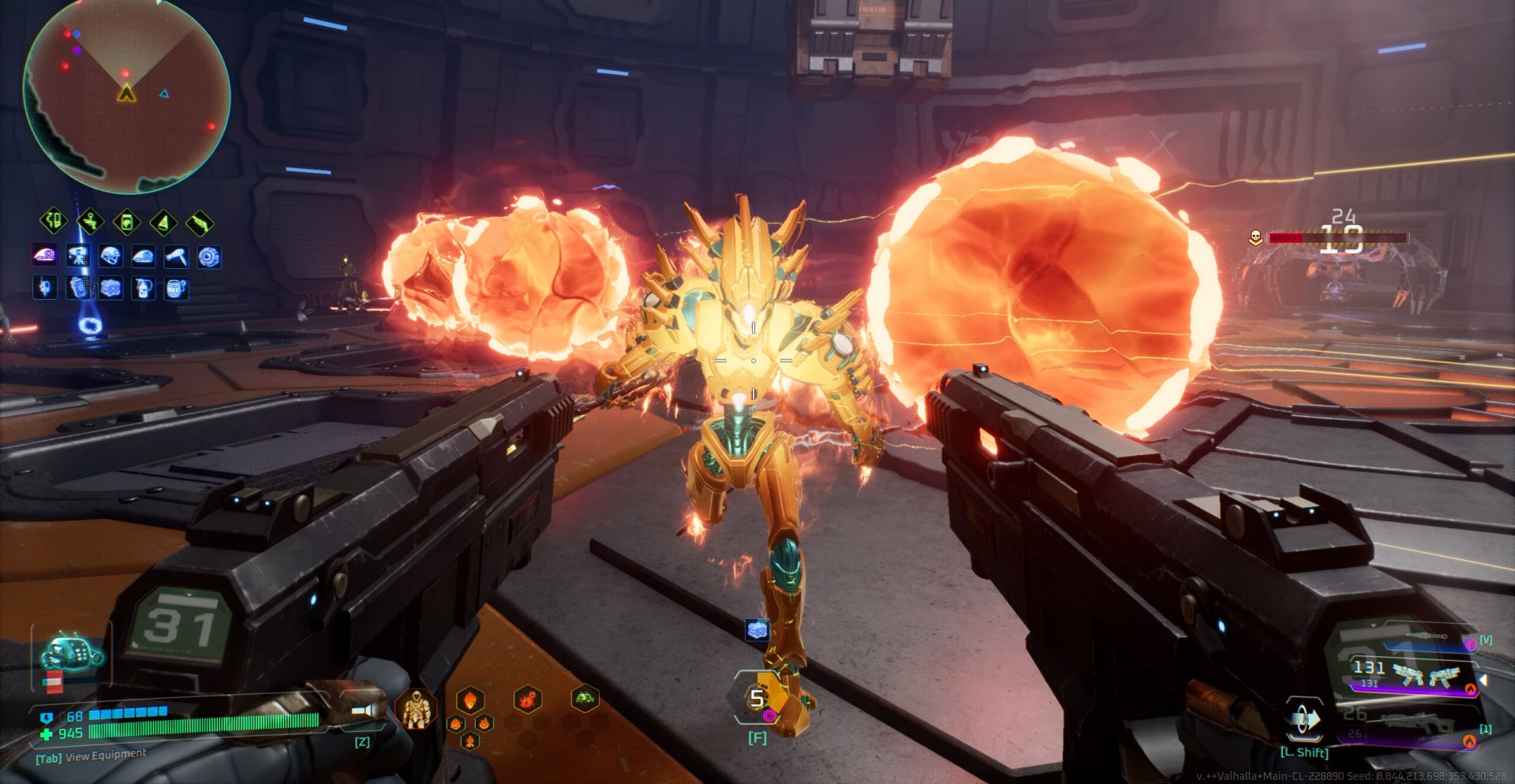The height and width of the screenshot is (784, 1515).
Task: Click the pink beret artifact icon
Action: coord(44,256)
